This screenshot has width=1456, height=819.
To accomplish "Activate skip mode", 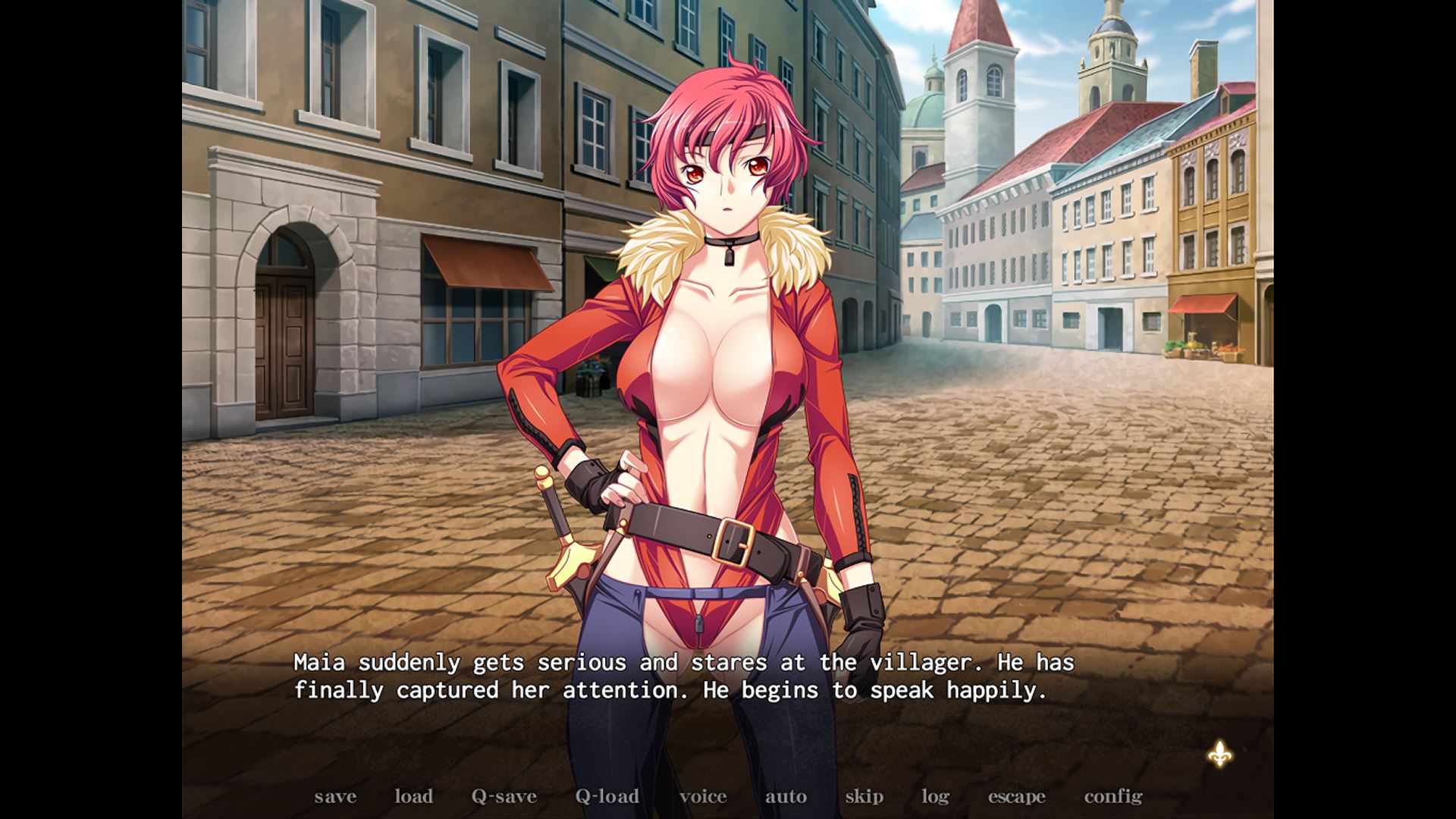I will tap(864, 796).
